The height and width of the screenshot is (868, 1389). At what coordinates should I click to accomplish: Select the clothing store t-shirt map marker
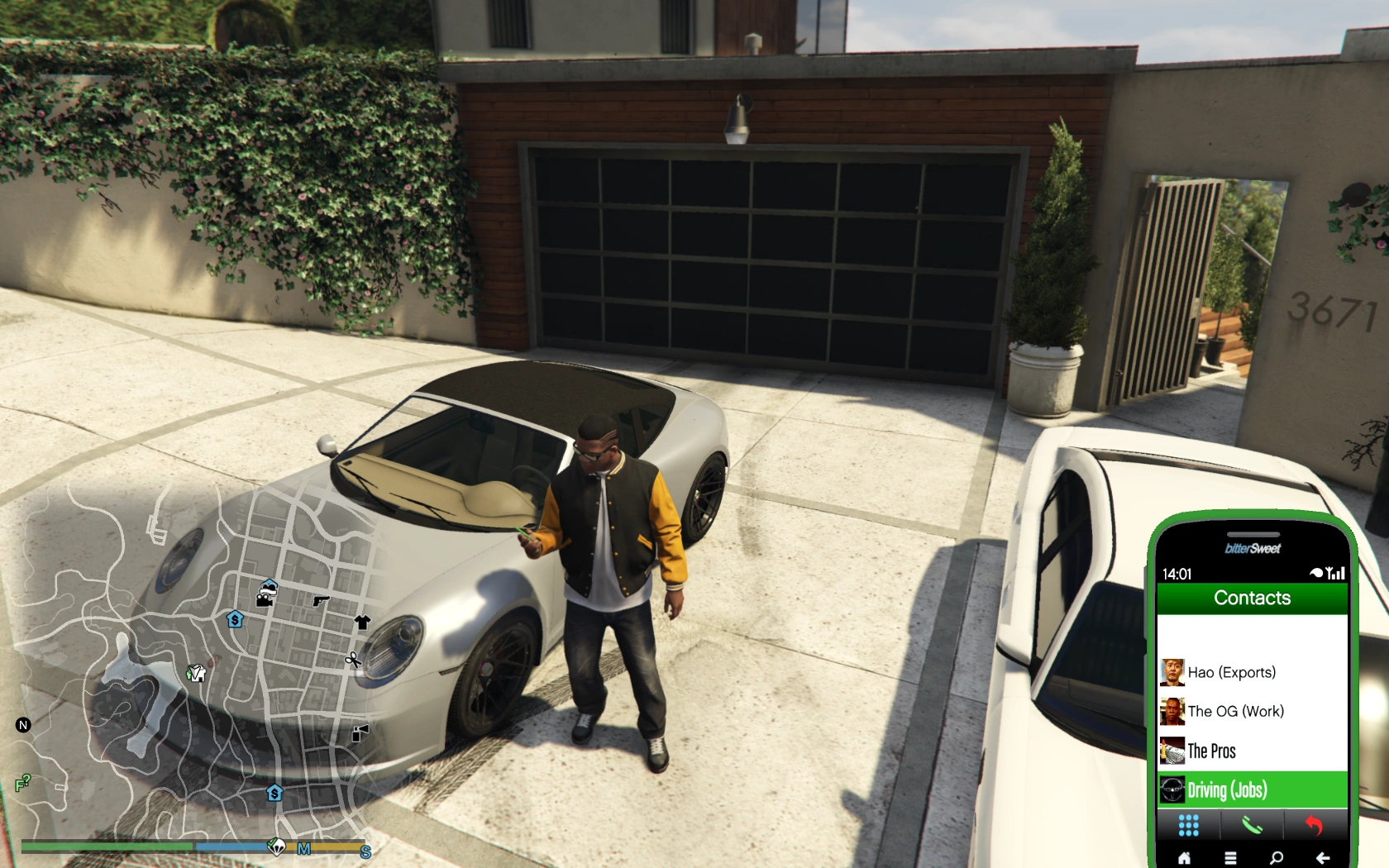[362, 622]
